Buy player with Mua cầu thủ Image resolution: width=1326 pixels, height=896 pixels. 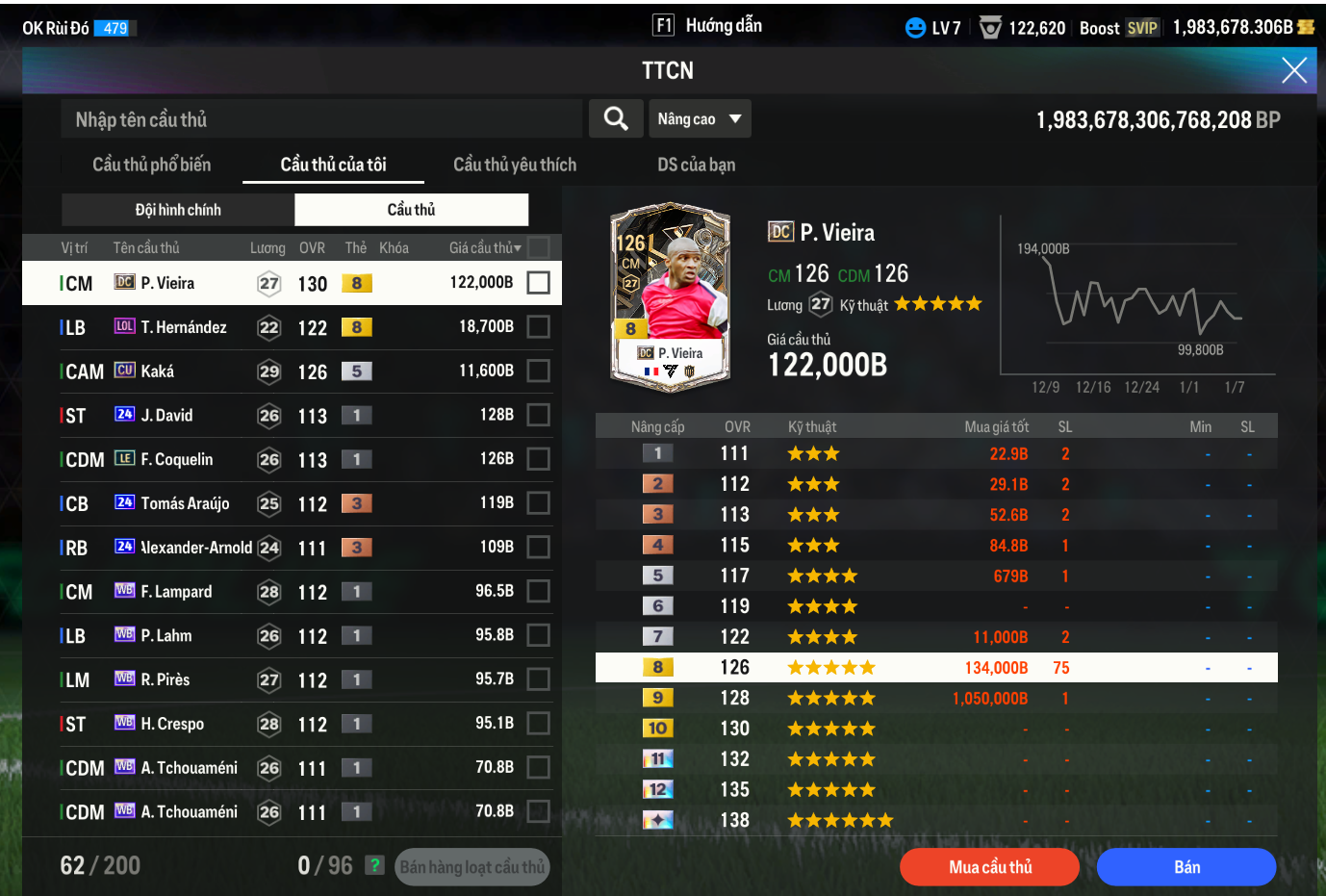click(989, 867)
